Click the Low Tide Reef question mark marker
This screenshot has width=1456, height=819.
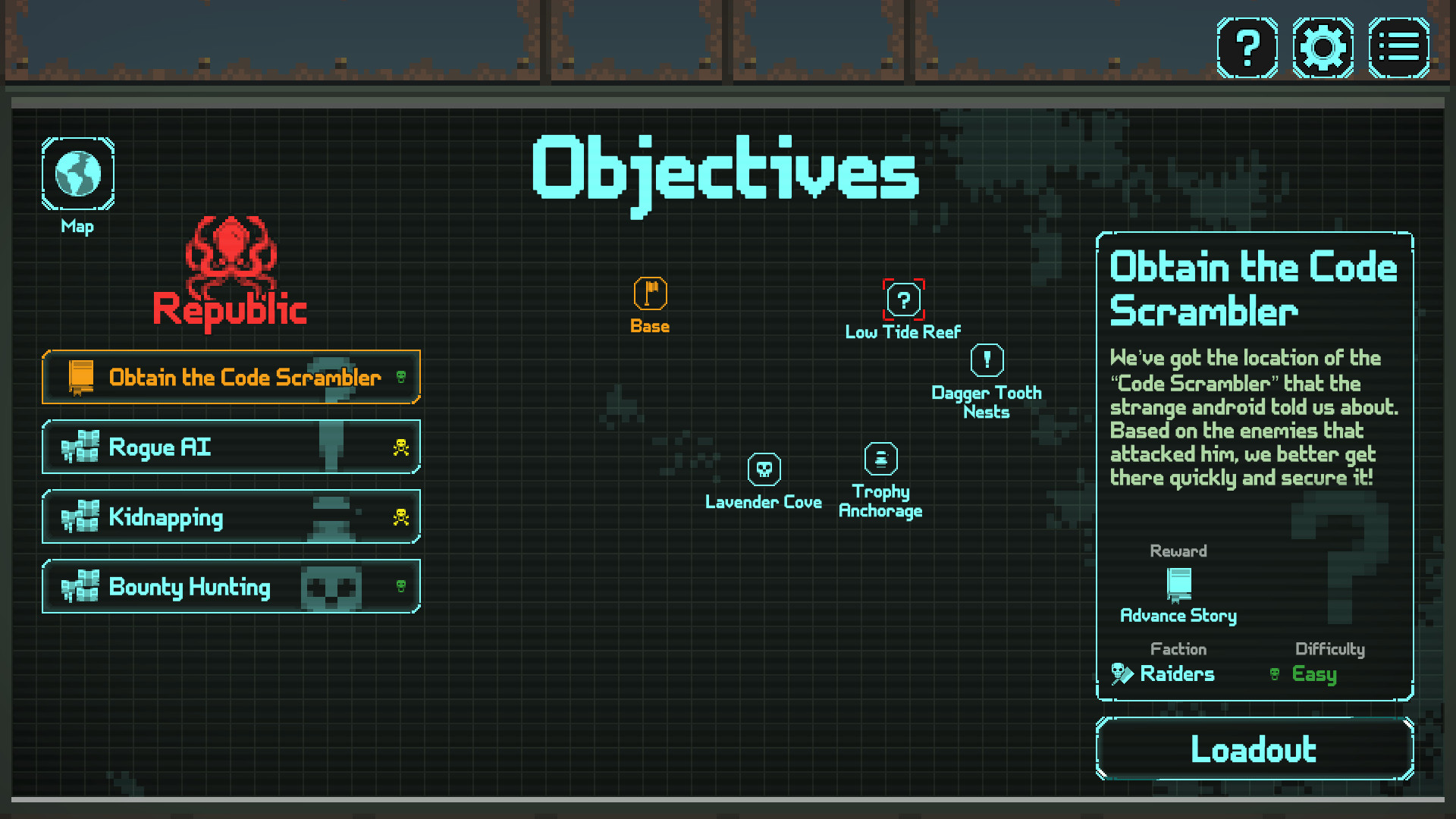[902, 300]
